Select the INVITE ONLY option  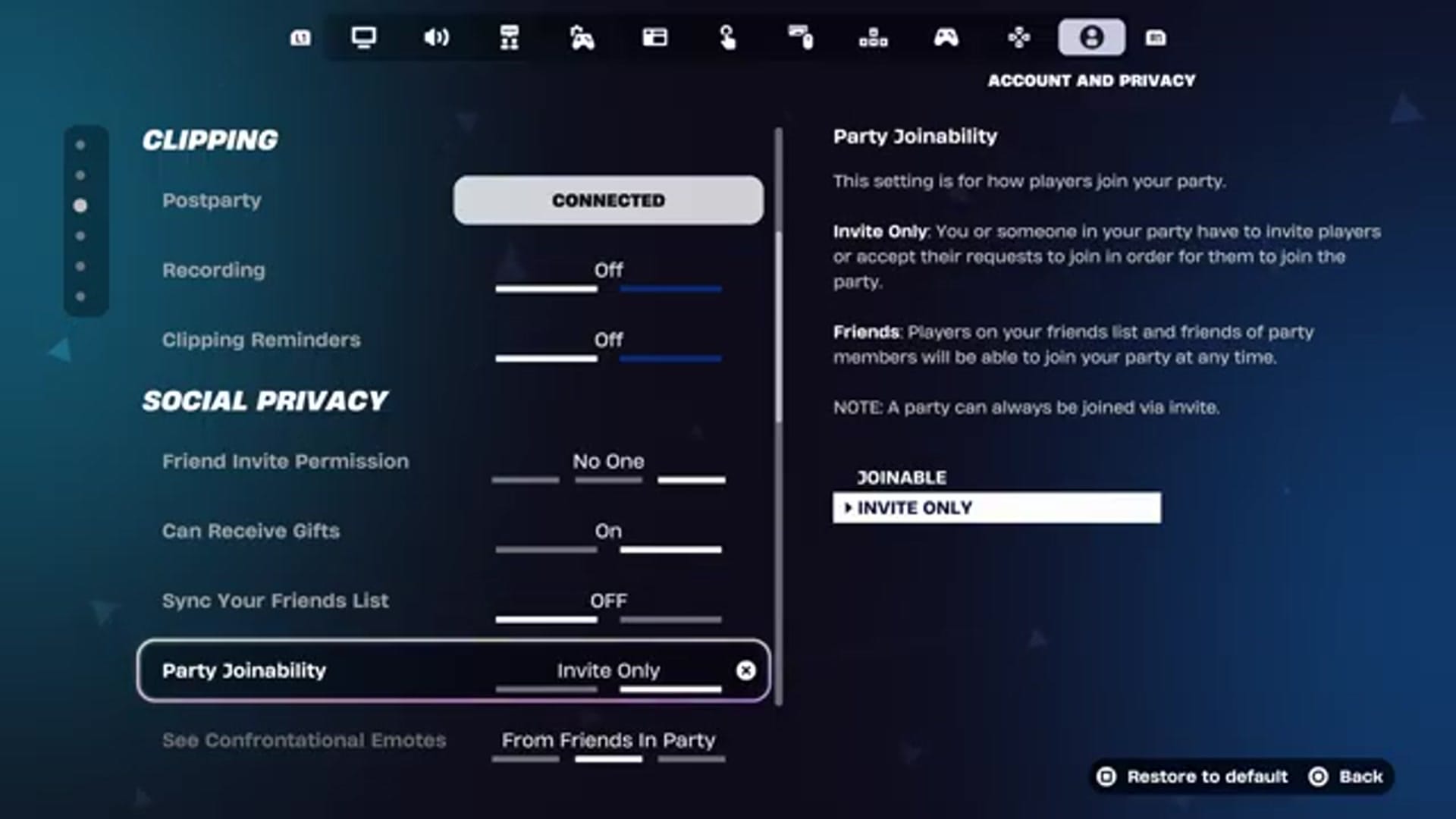tap(997, 507)
